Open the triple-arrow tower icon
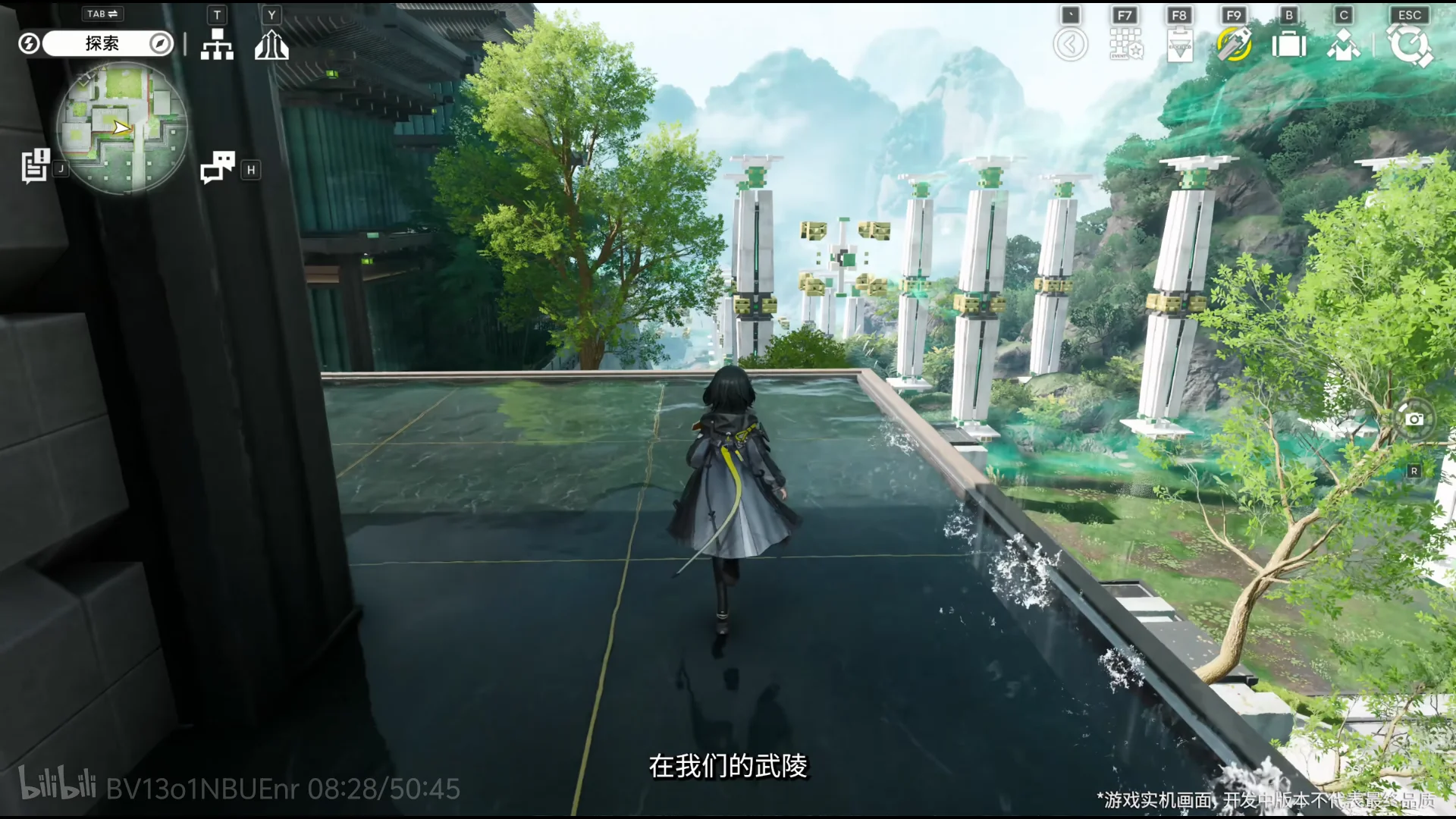Viewport: 1456px width, 819px height. click(271, 45)
